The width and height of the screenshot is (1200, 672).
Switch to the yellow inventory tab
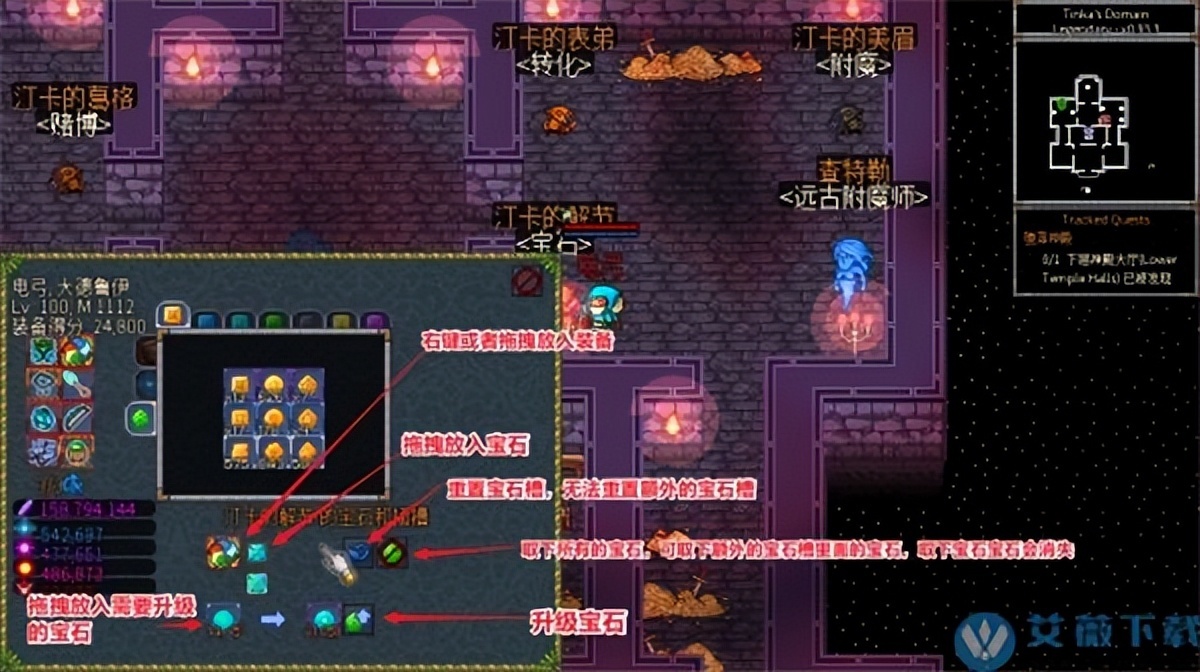(x=340, y=321)
